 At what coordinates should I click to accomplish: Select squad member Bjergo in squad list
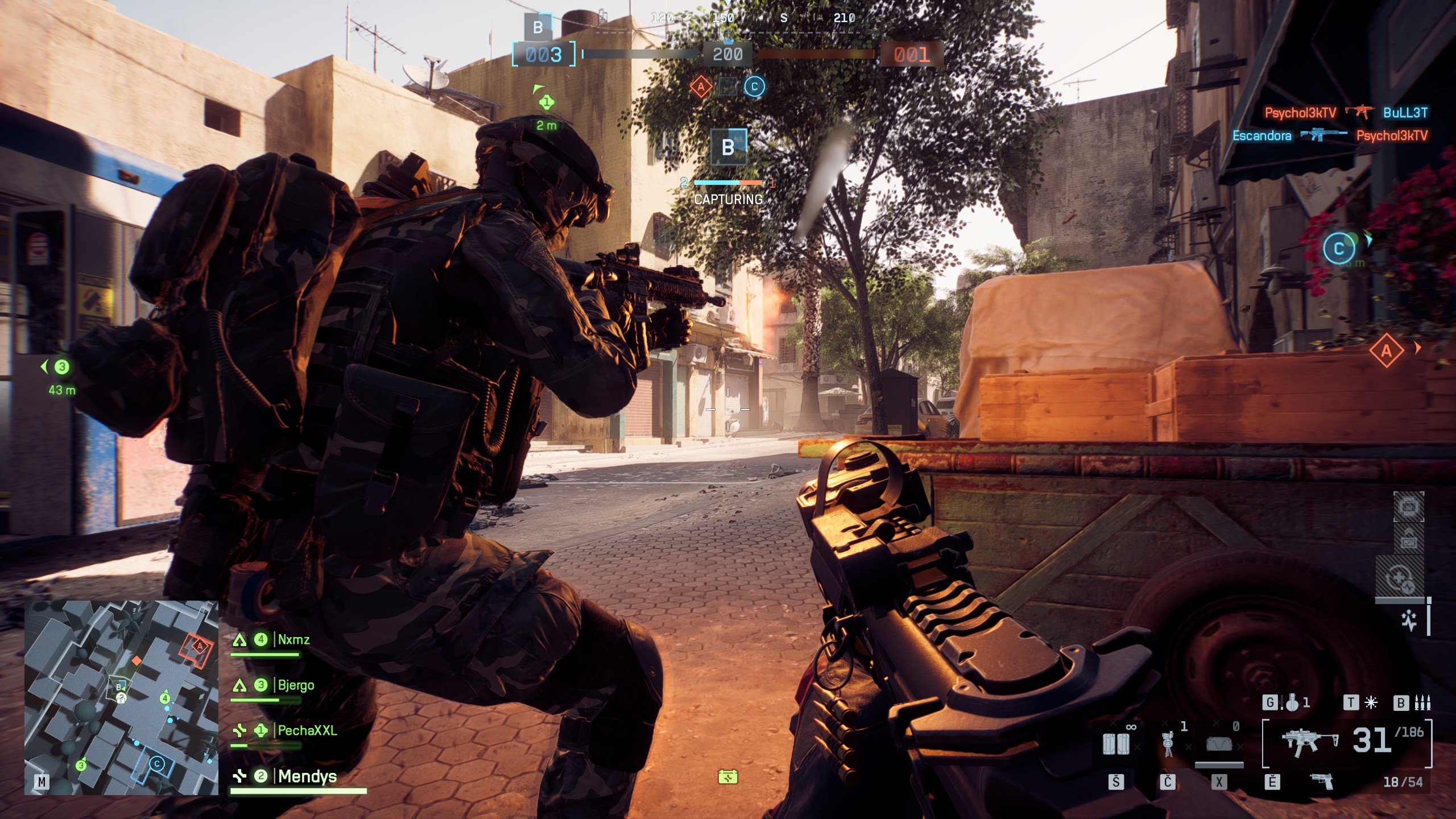click(x=296, y=685)
